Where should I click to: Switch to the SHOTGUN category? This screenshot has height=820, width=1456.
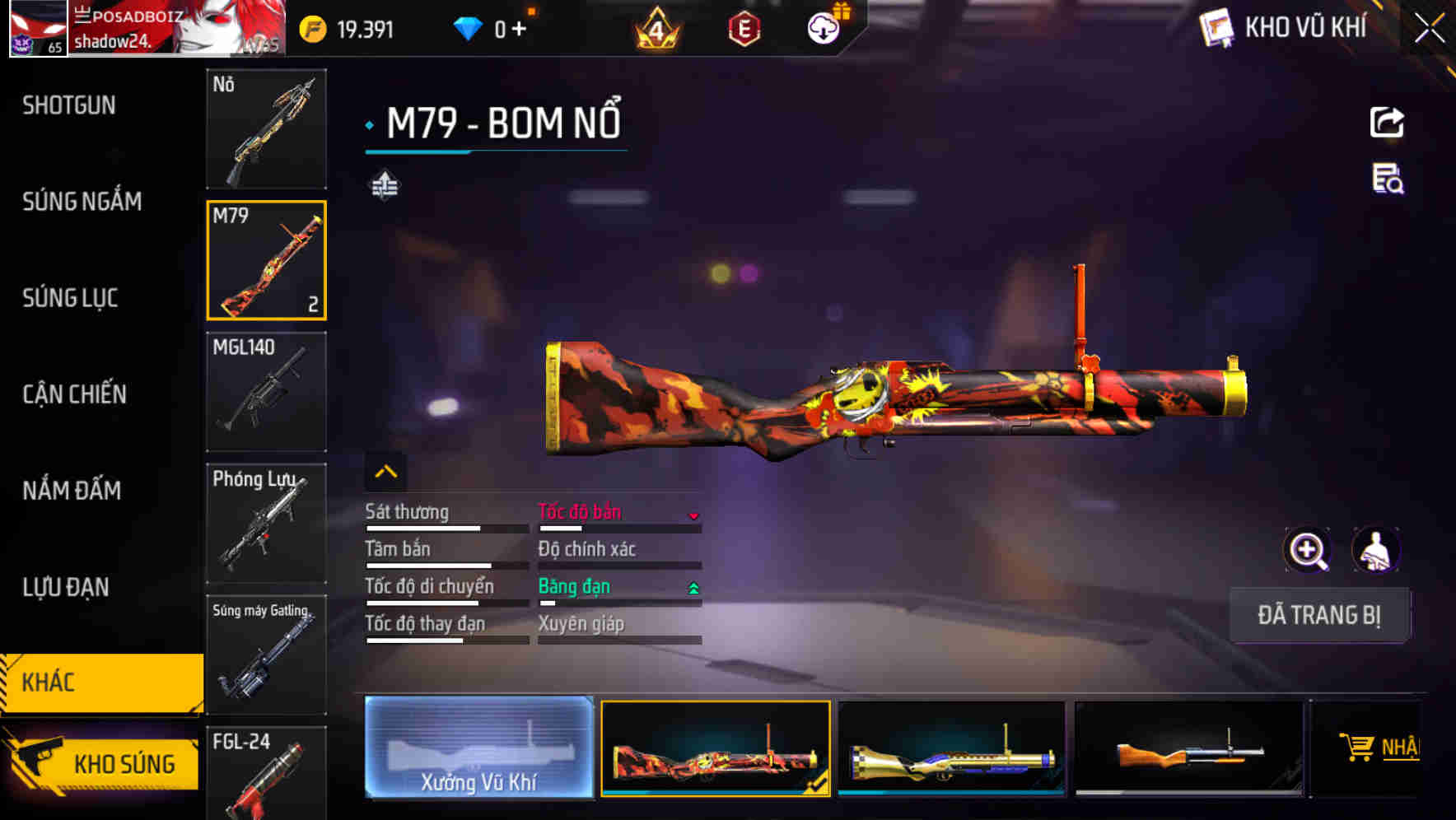pos(68,105)
